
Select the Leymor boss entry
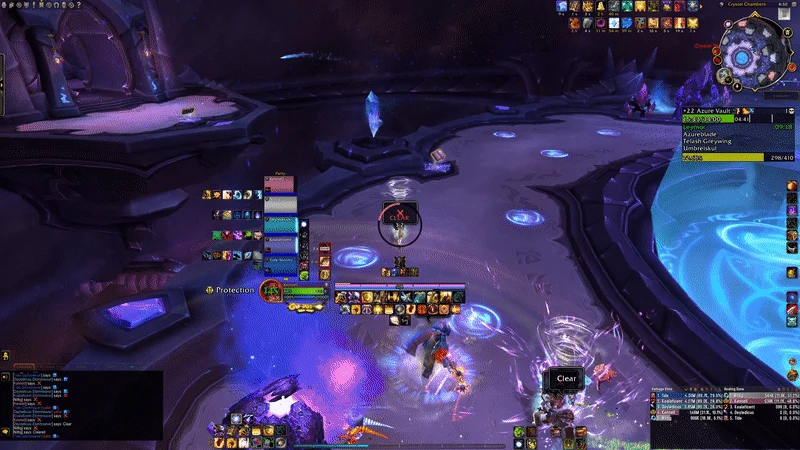pyautogui.click(x=695, y=127)
